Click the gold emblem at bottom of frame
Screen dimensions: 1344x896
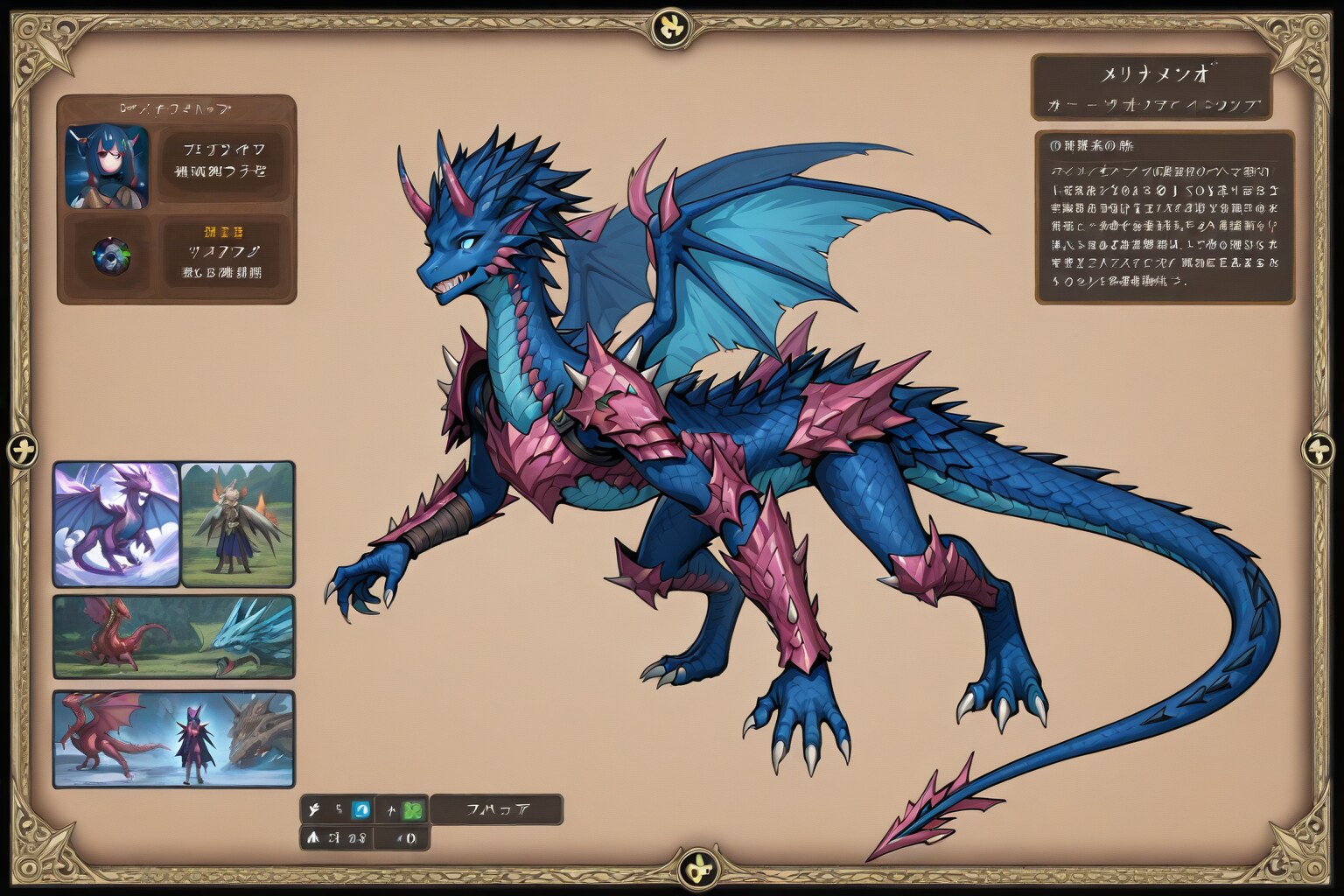point(698,870)
